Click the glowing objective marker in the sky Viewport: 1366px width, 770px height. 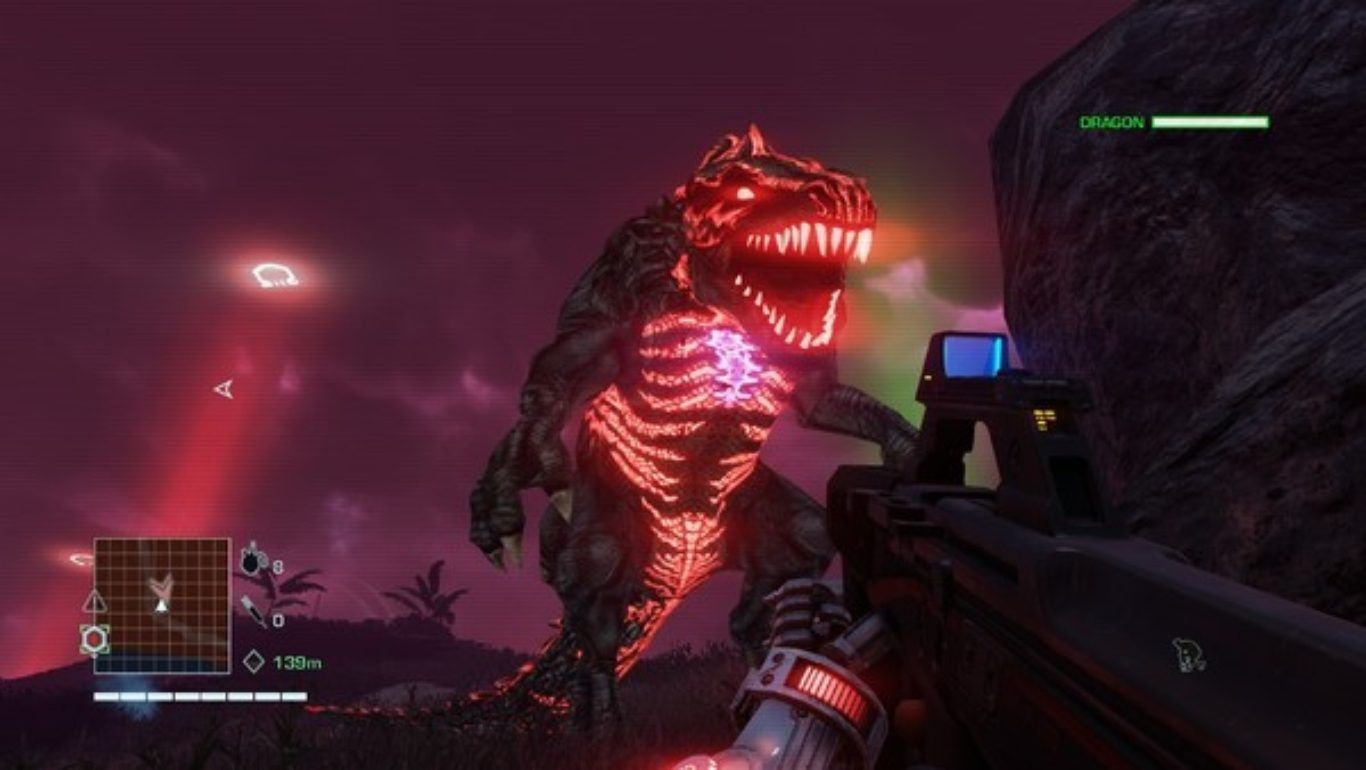coord(274,274)
